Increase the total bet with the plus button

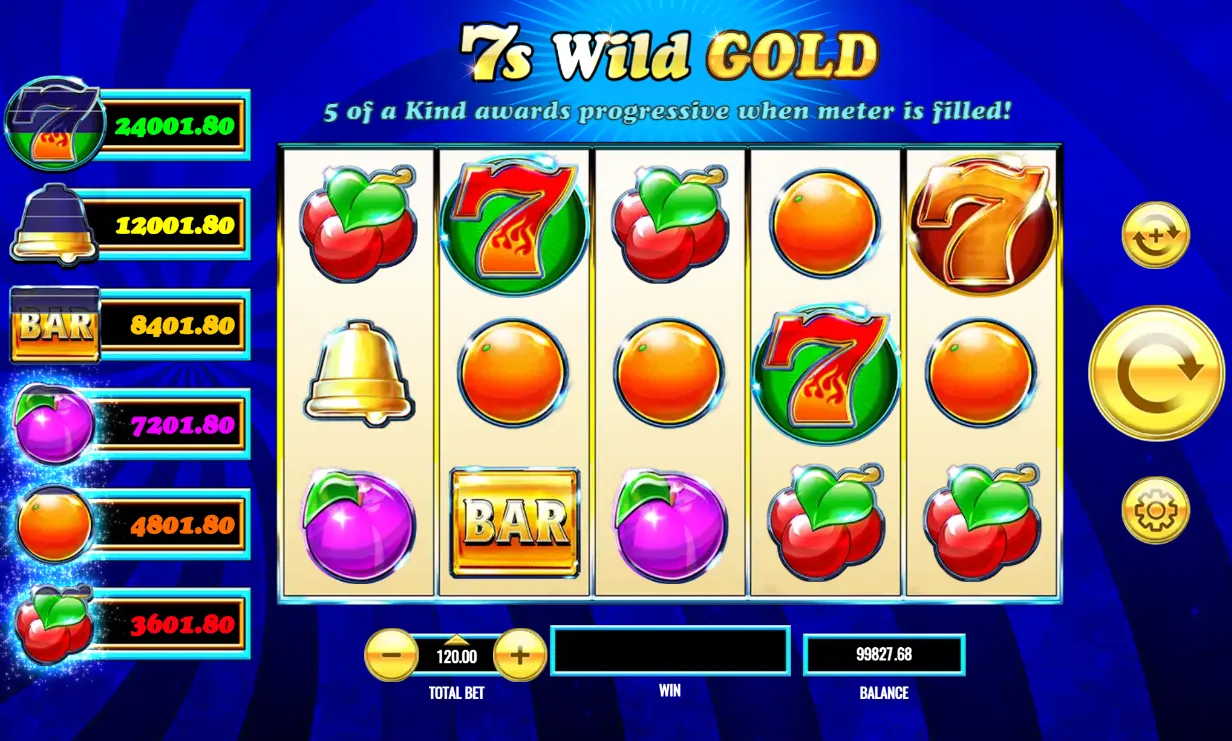520,656
